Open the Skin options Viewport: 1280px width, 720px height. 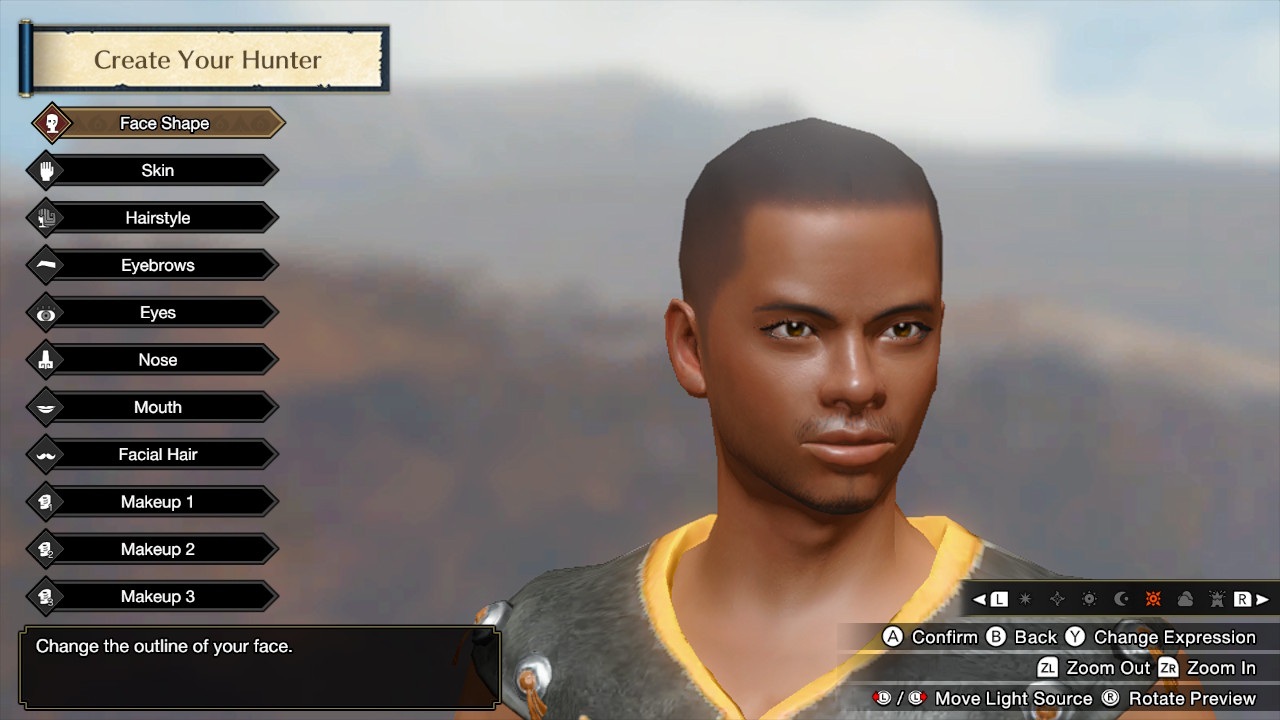click(x=157, y=170)
